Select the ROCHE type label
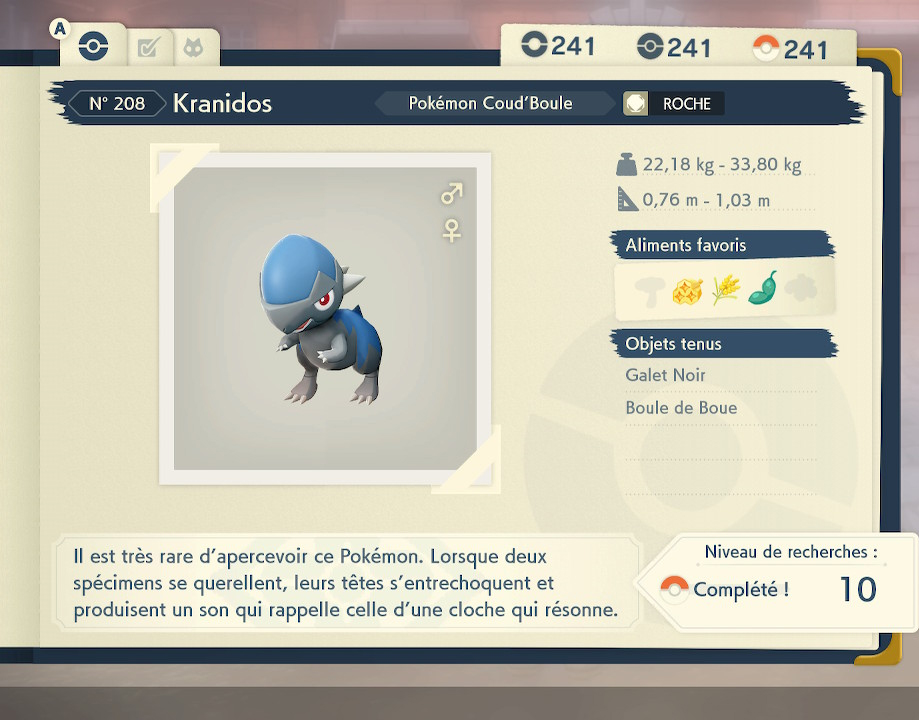This screenshot has width=919, height=720. tap(686, 103)
